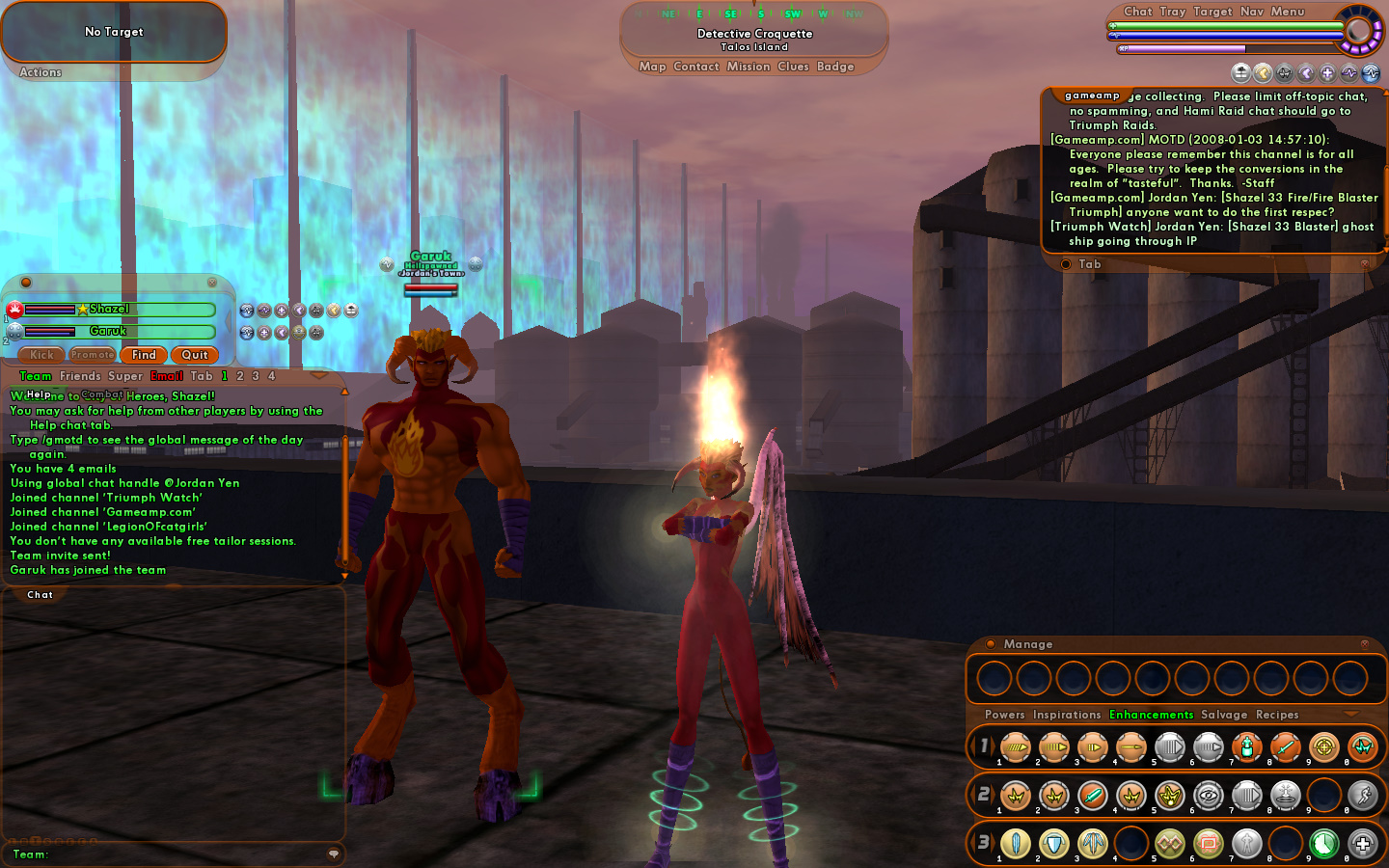Screen dimensions: 1389x868
Task: Open the Actions menu under the target window
Action: pyautogui.click(x=41, y=72)
